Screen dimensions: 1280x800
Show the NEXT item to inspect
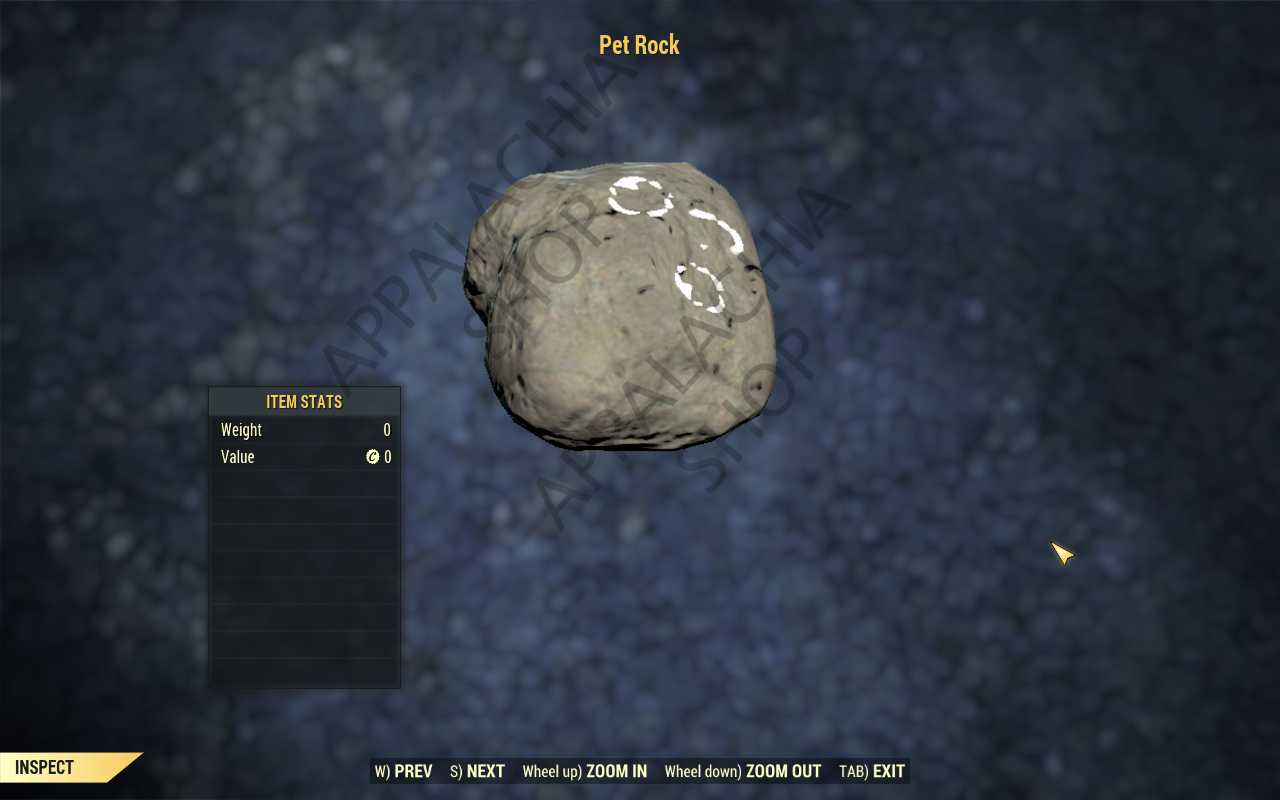pyautogui.click(x=478, y=771)
